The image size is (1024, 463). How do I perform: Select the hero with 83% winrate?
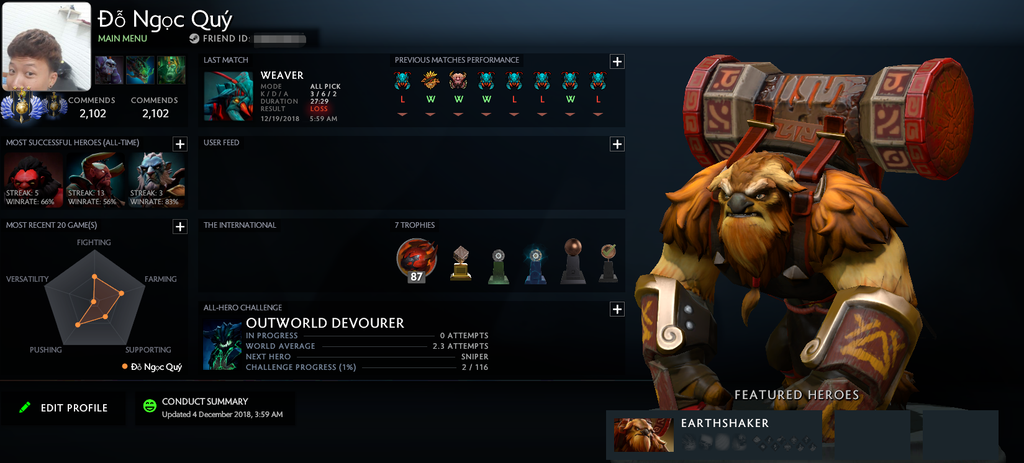158,179
